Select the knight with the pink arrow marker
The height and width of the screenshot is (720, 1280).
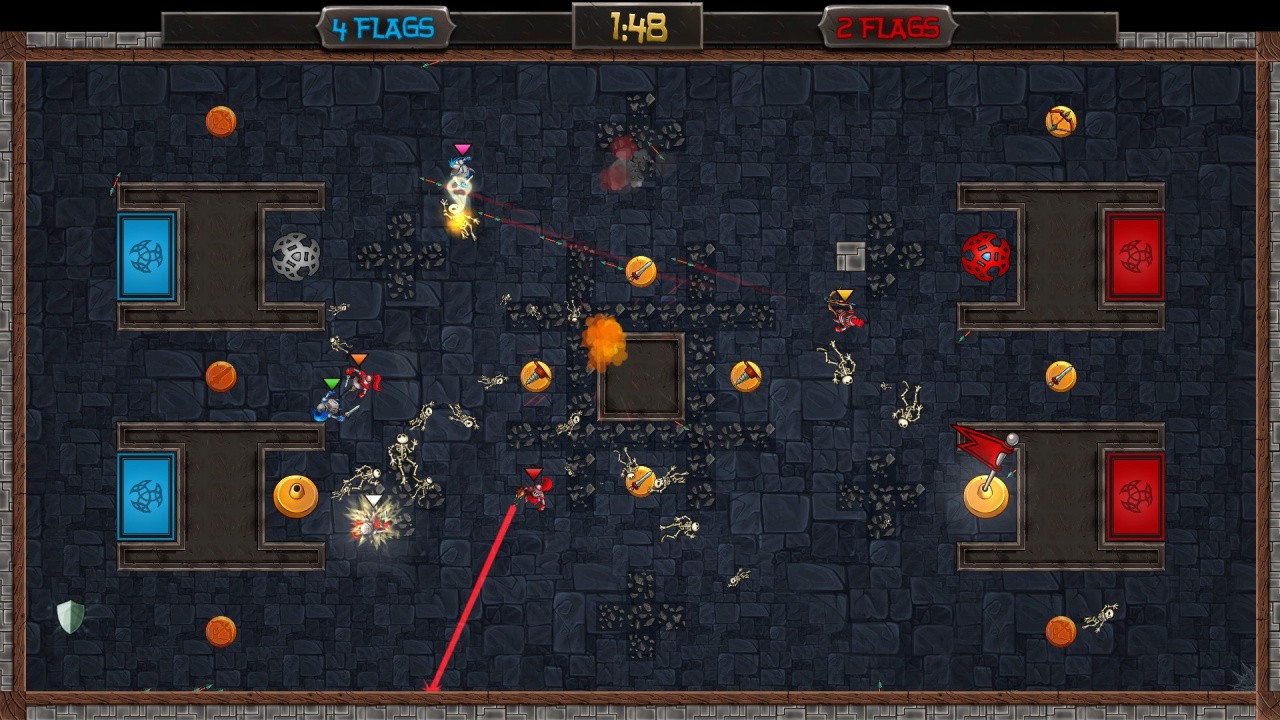pyautogui.click(x=460, y=170)
